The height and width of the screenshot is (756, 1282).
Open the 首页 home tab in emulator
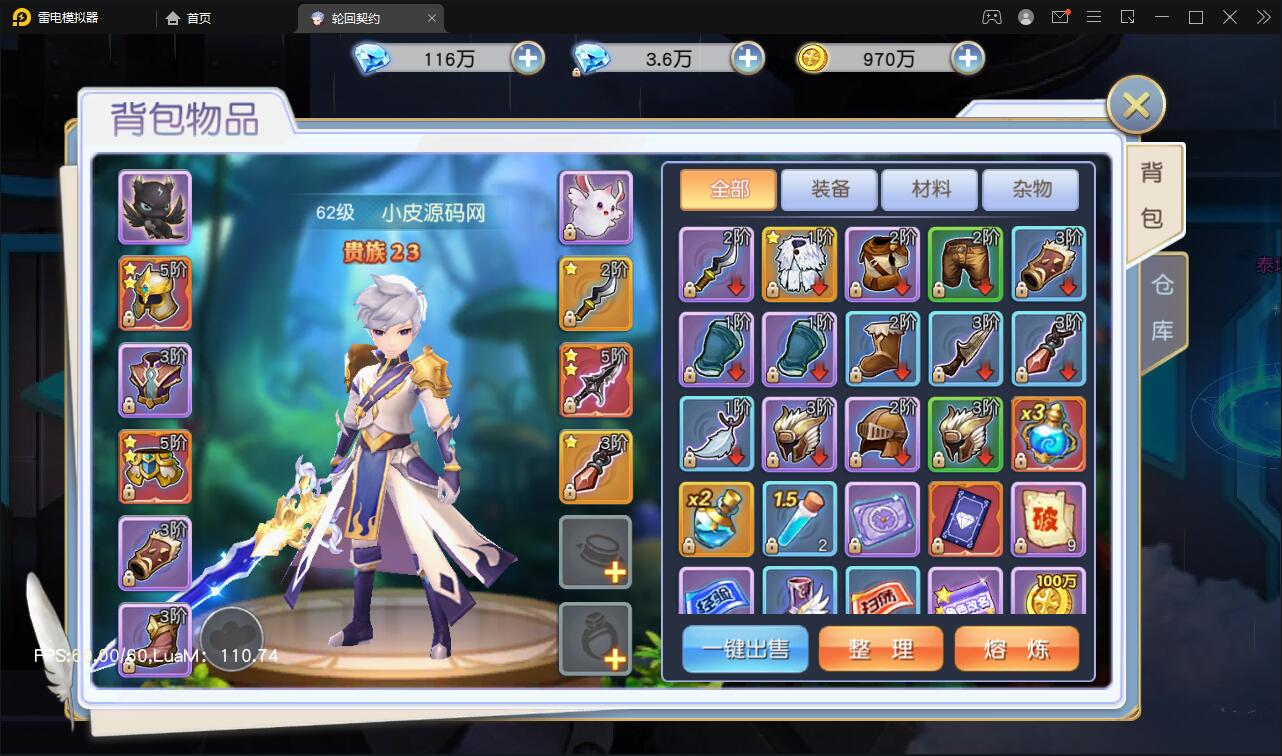click(x=188, y=18)
